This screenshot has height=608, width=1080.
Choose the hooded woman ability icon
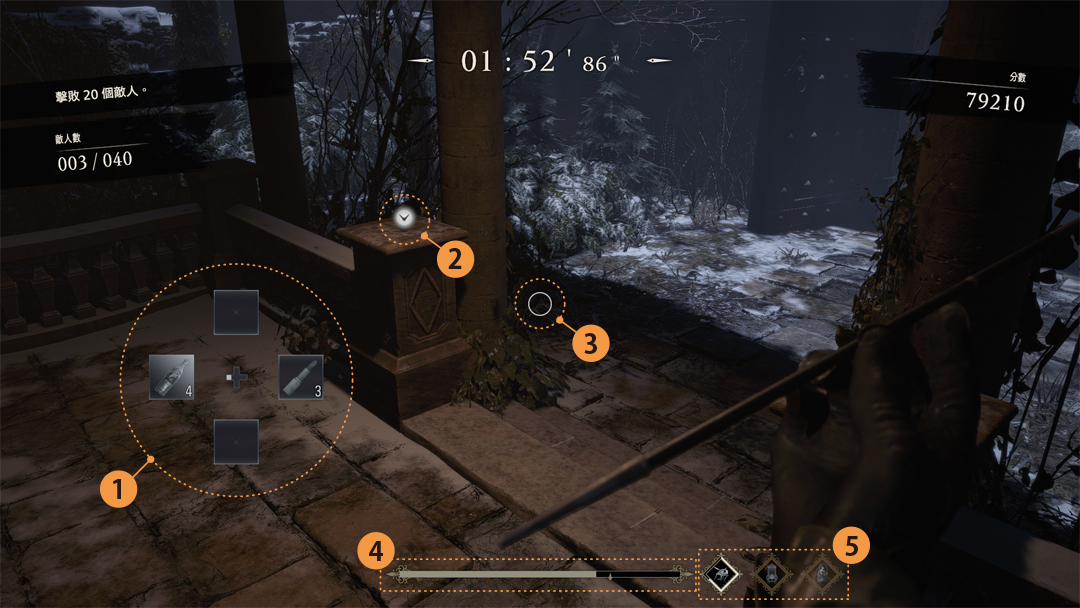[x=821, y=573]
